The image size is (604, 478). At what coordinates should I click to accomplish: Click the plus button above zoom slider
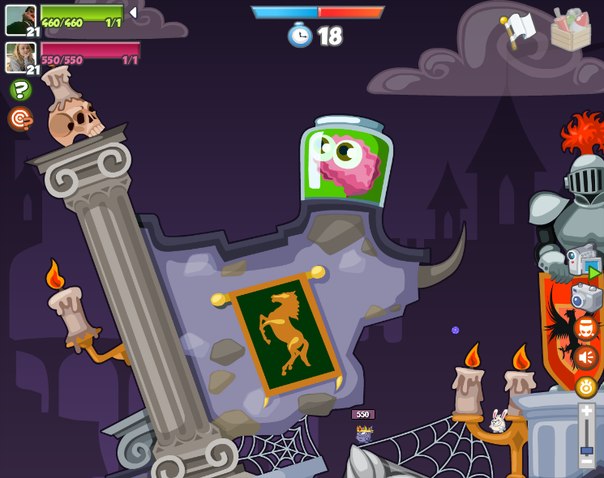tap(587, 411)
